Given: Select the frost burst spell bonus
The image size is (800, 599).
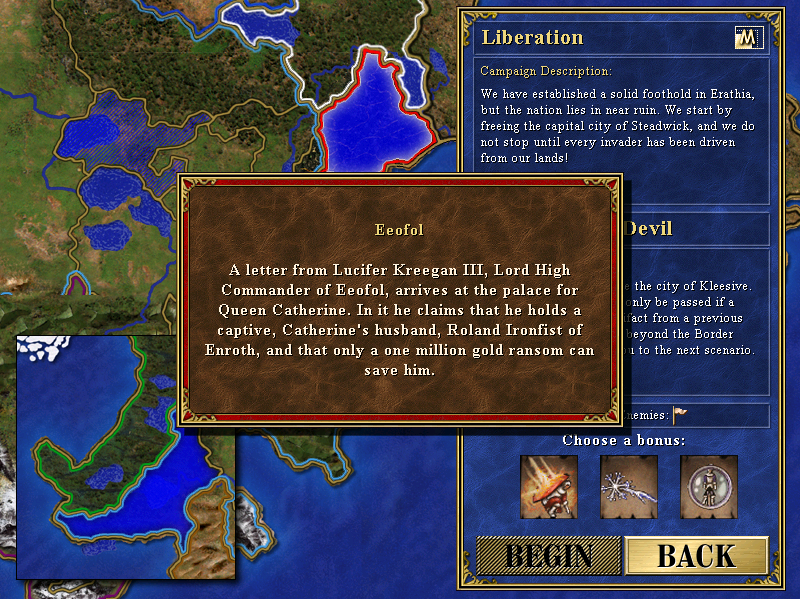Looking at the screenshot, I should pyautogui.click(x=629, y=485).
